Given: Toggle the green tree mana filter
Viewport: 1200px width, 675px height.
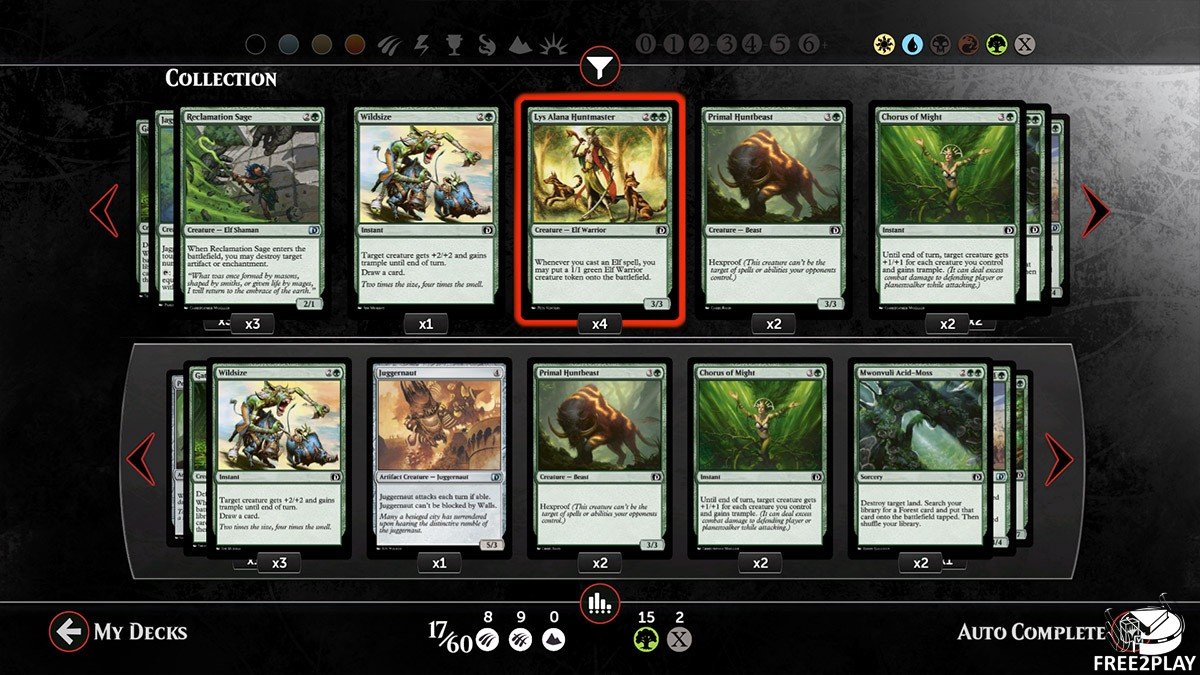Looking at the screenshot, I should click(x=995, y=44).
